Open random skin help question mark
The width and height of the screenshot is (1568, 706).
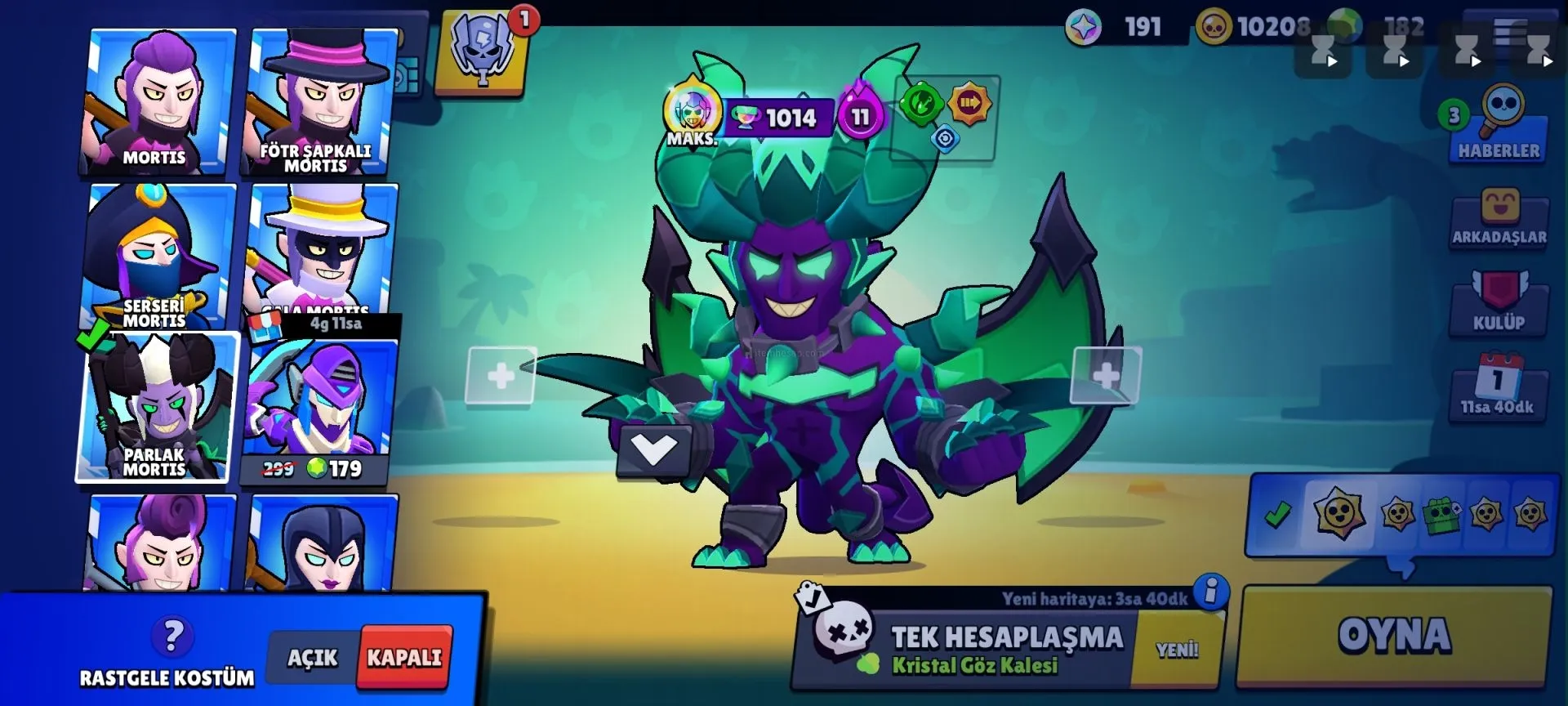click(172, 636)
